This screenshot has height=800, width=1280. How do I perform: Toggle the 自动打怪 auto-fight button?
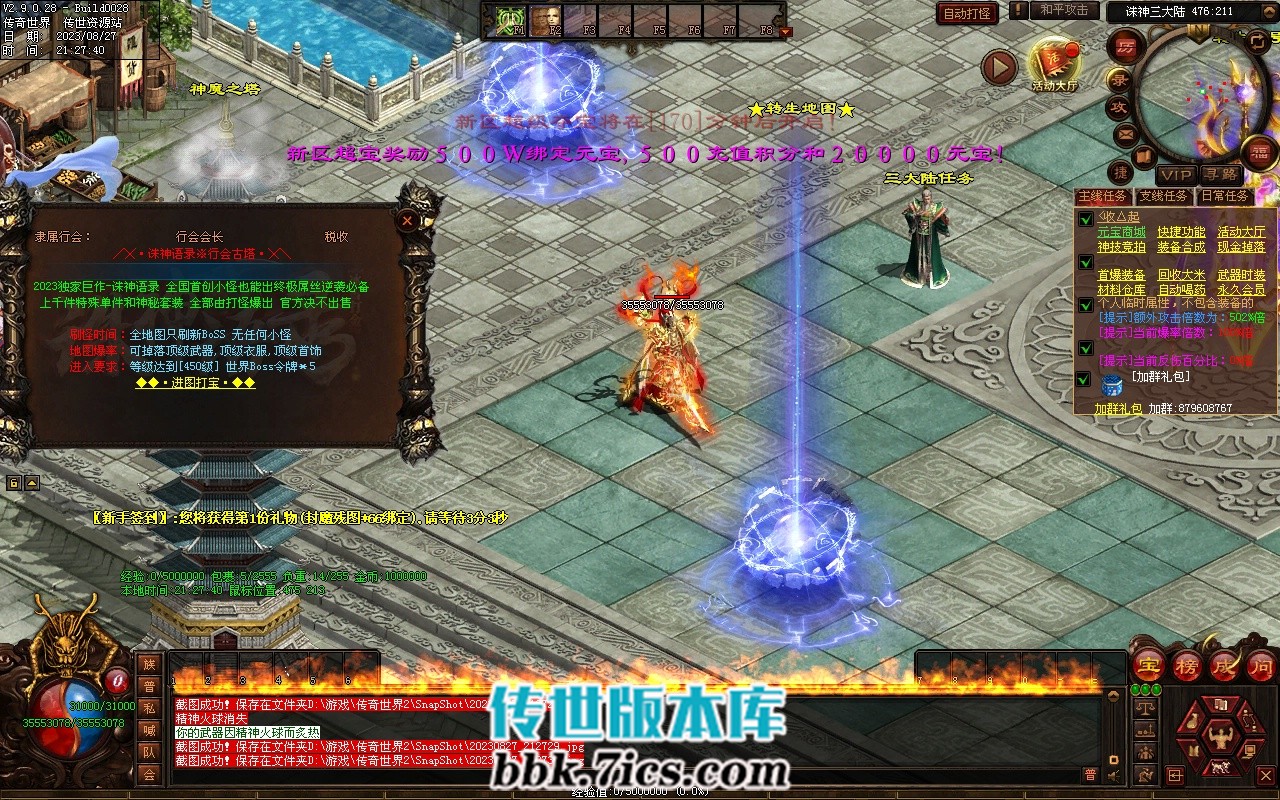(x=967, y=14)
